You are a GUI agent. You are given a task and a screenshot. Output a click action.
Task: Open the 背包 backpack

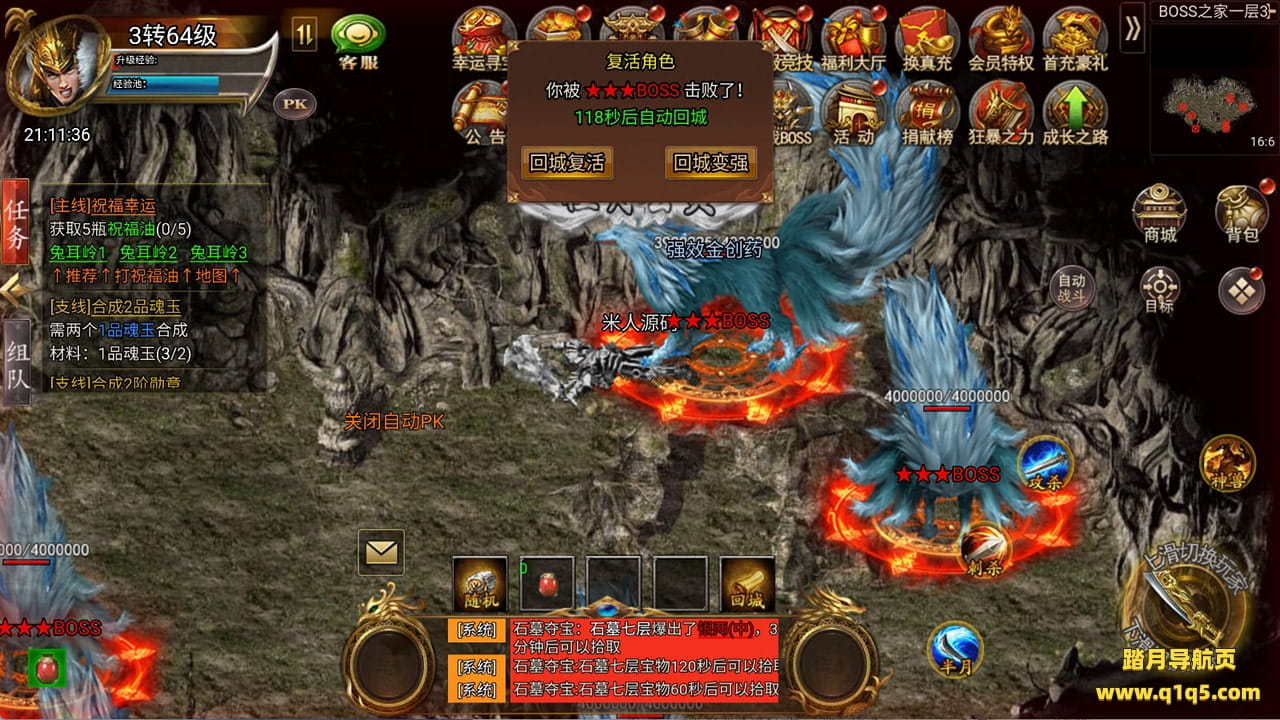(x=1241, y=213)
